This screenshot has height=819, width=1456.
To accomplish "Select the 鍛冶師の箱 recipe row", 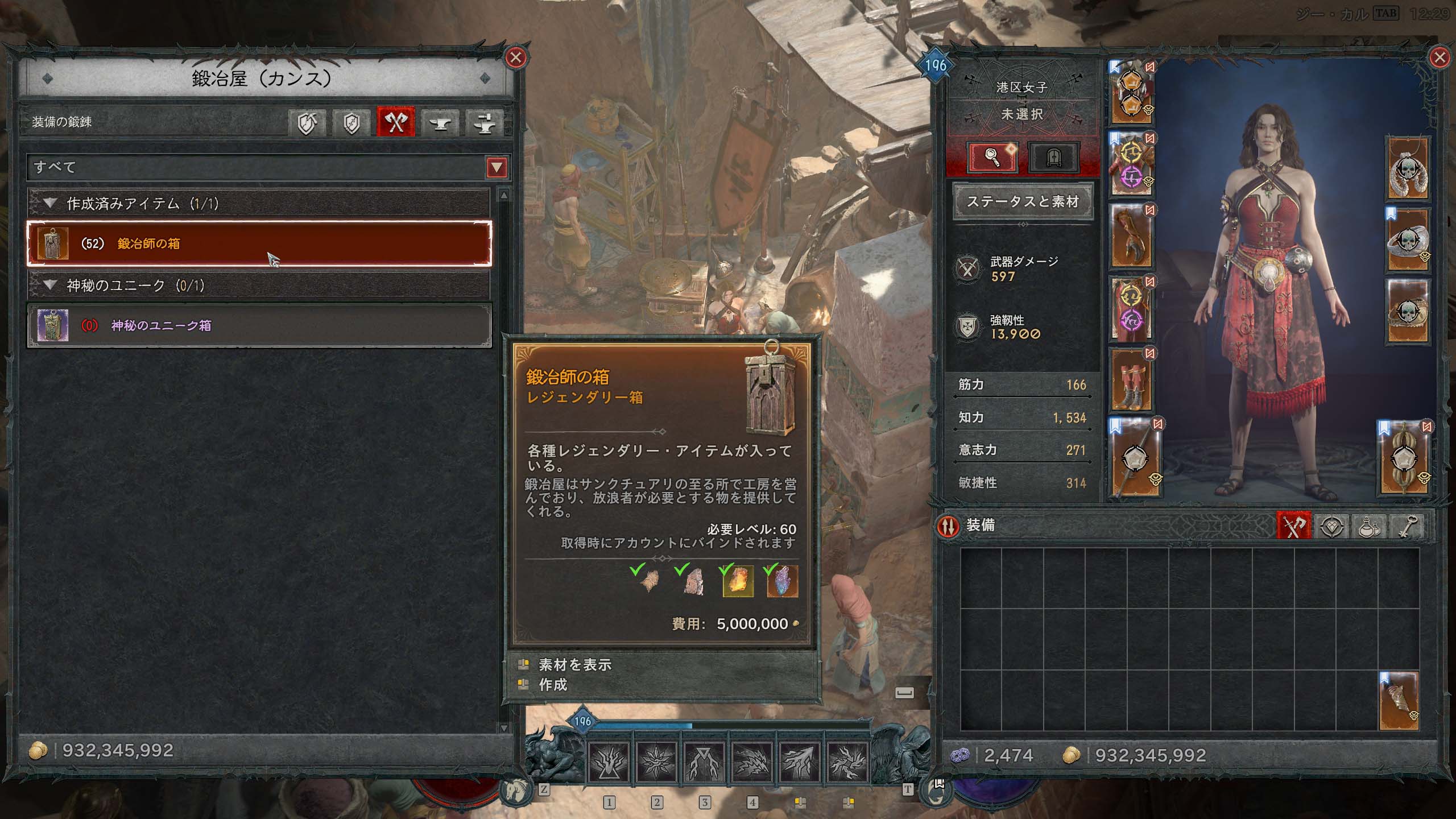I will [259, 243].
